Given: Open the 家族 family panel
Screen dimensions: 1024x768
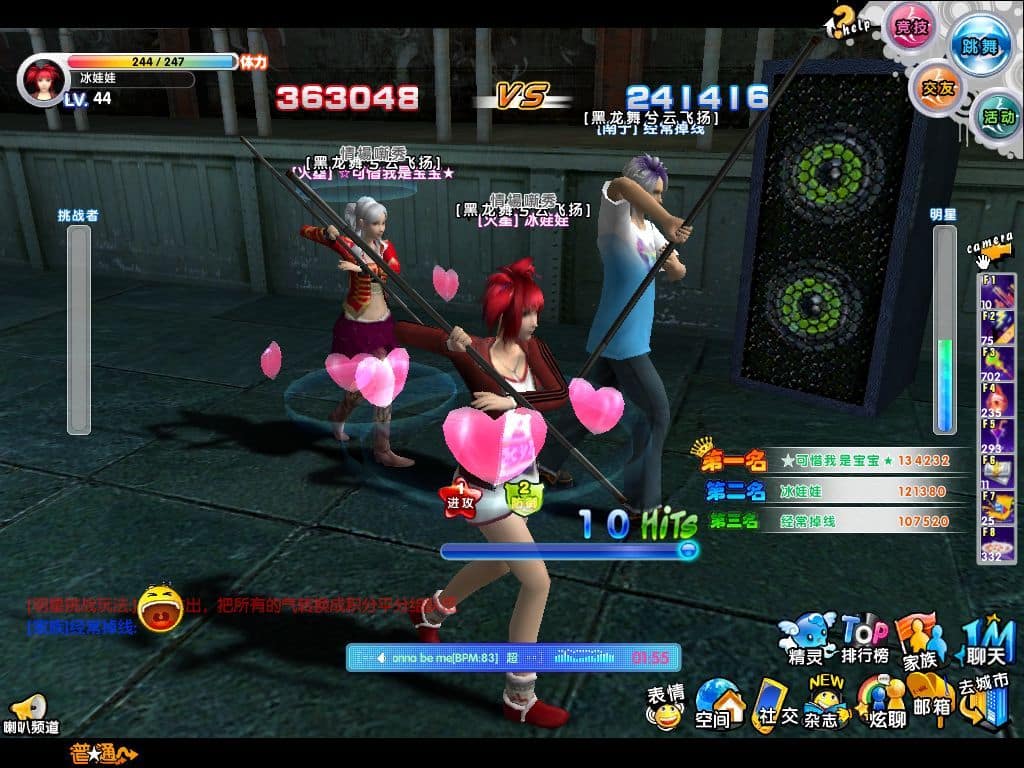Looking at the screenshot, I should (921, 640).
